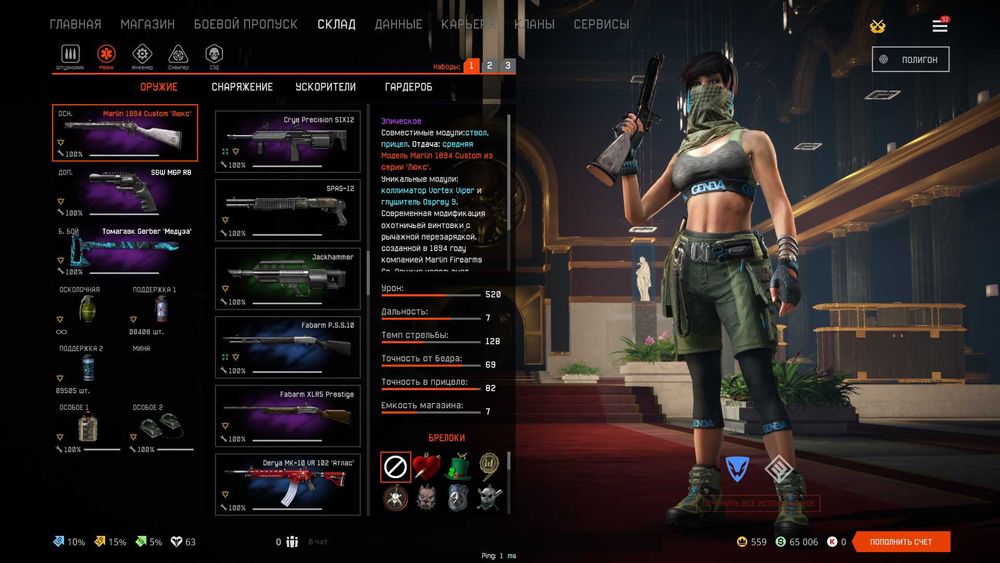Pick the Crye Precision SIX12 weapon
The image size is (1000, 563).
click(287, 140)
